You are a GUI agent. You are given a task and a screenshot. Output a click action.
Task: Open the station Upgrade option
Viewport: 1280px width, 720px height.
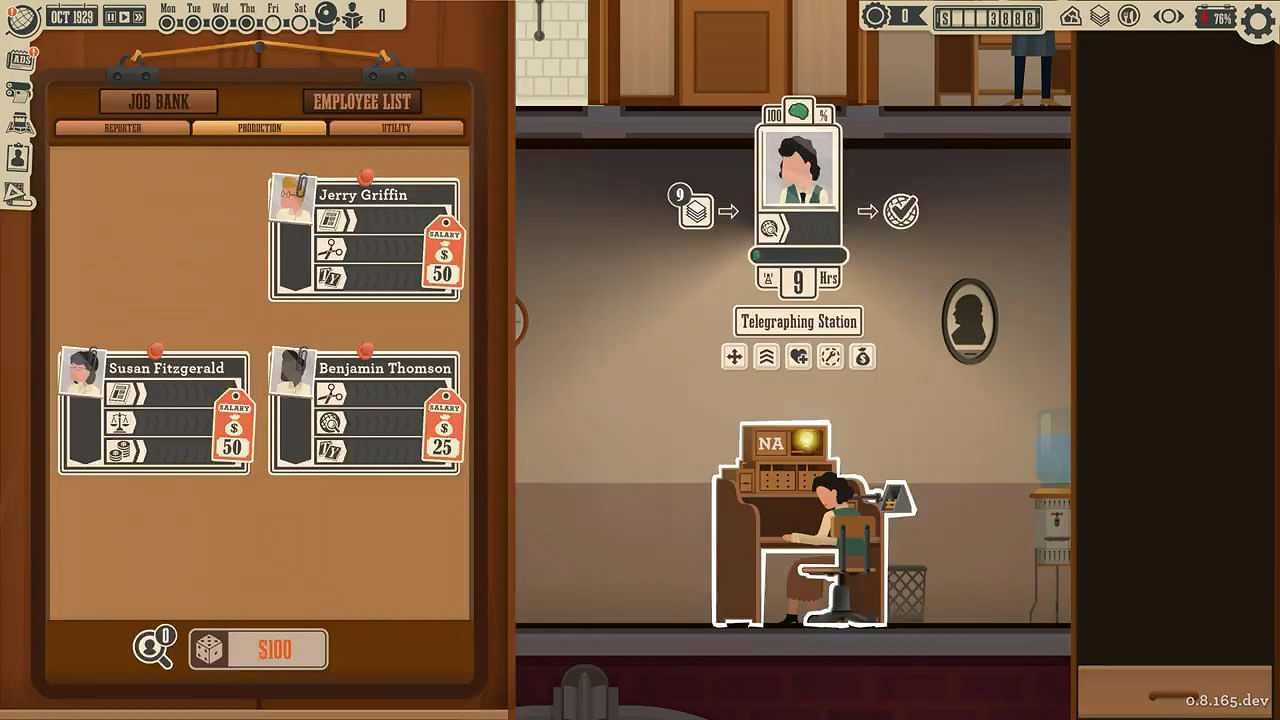[767, 357]
